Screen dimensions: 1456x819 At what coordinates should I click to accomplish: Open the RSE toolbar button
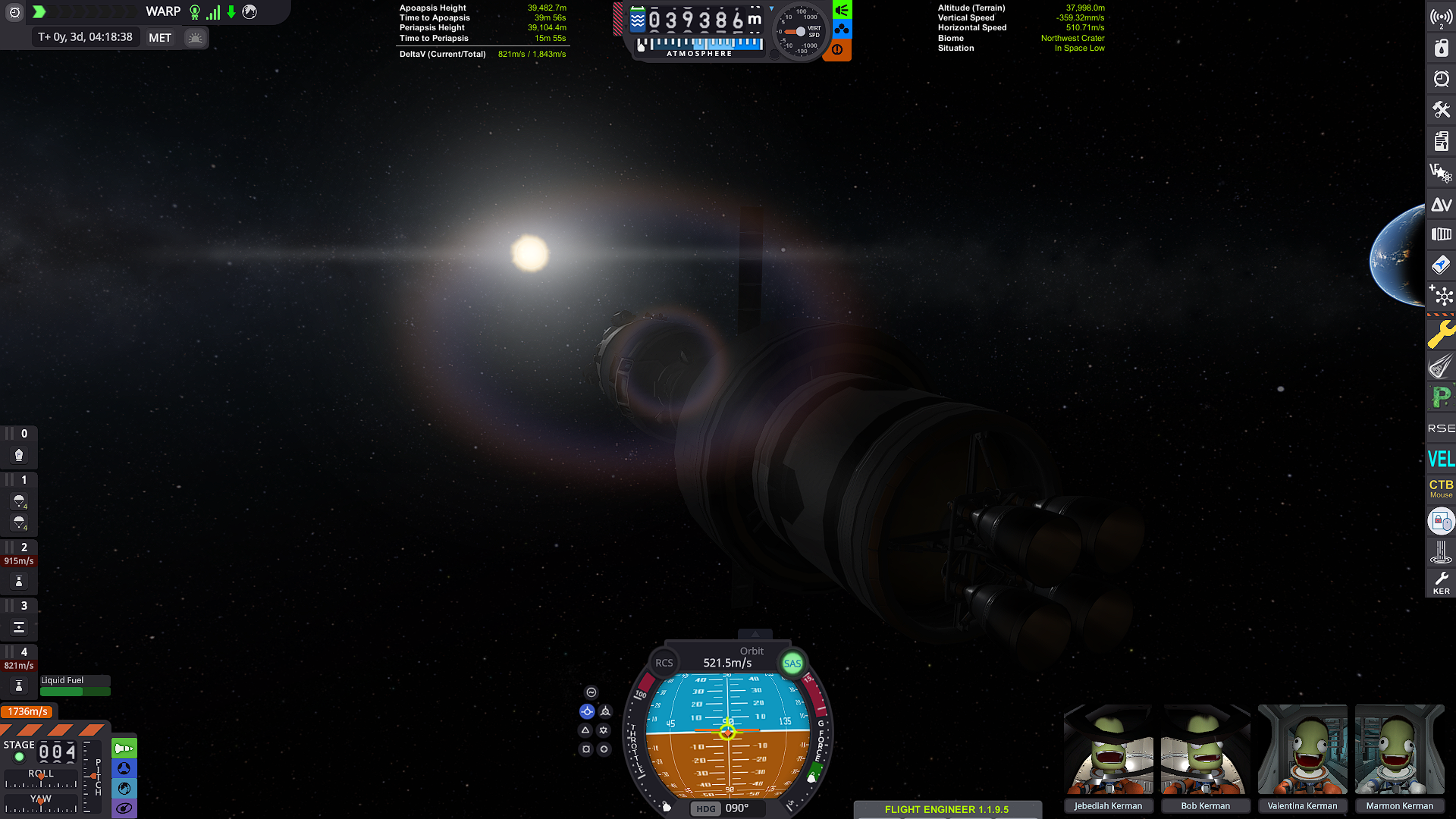pyautogui.click(x=1441, y=428)
